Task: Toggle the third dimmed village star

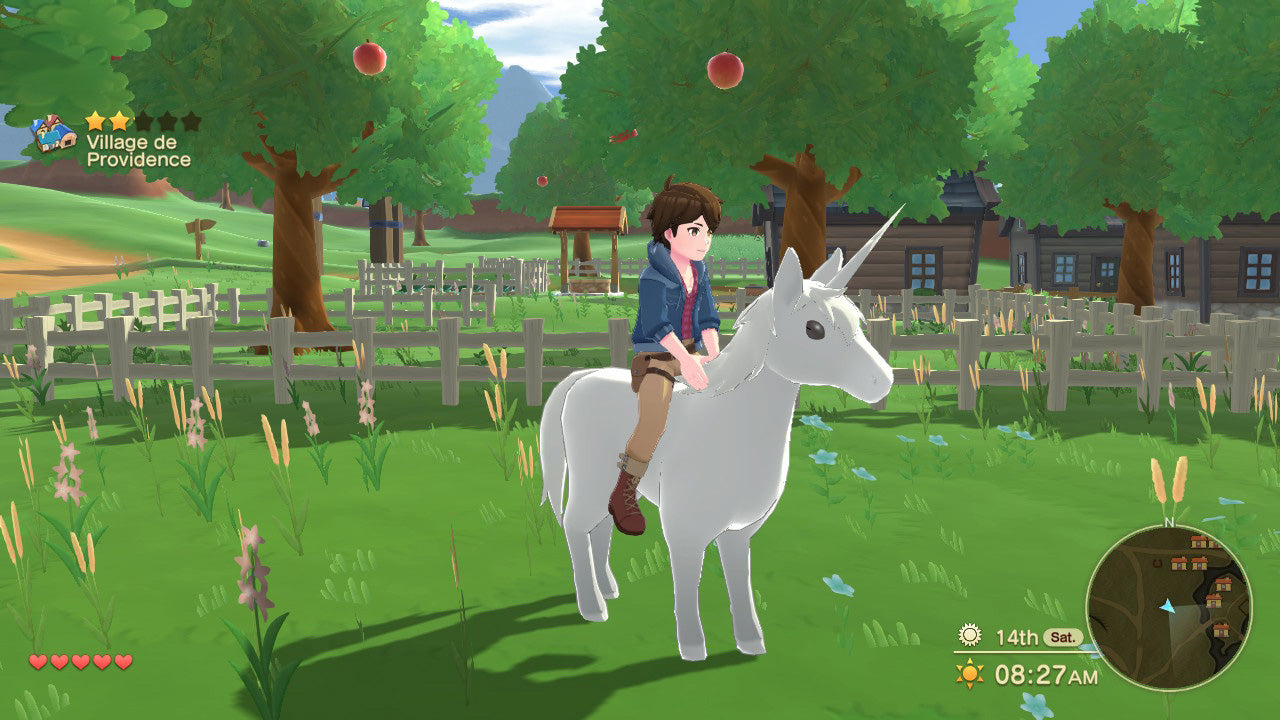Action: pos(143,122)
